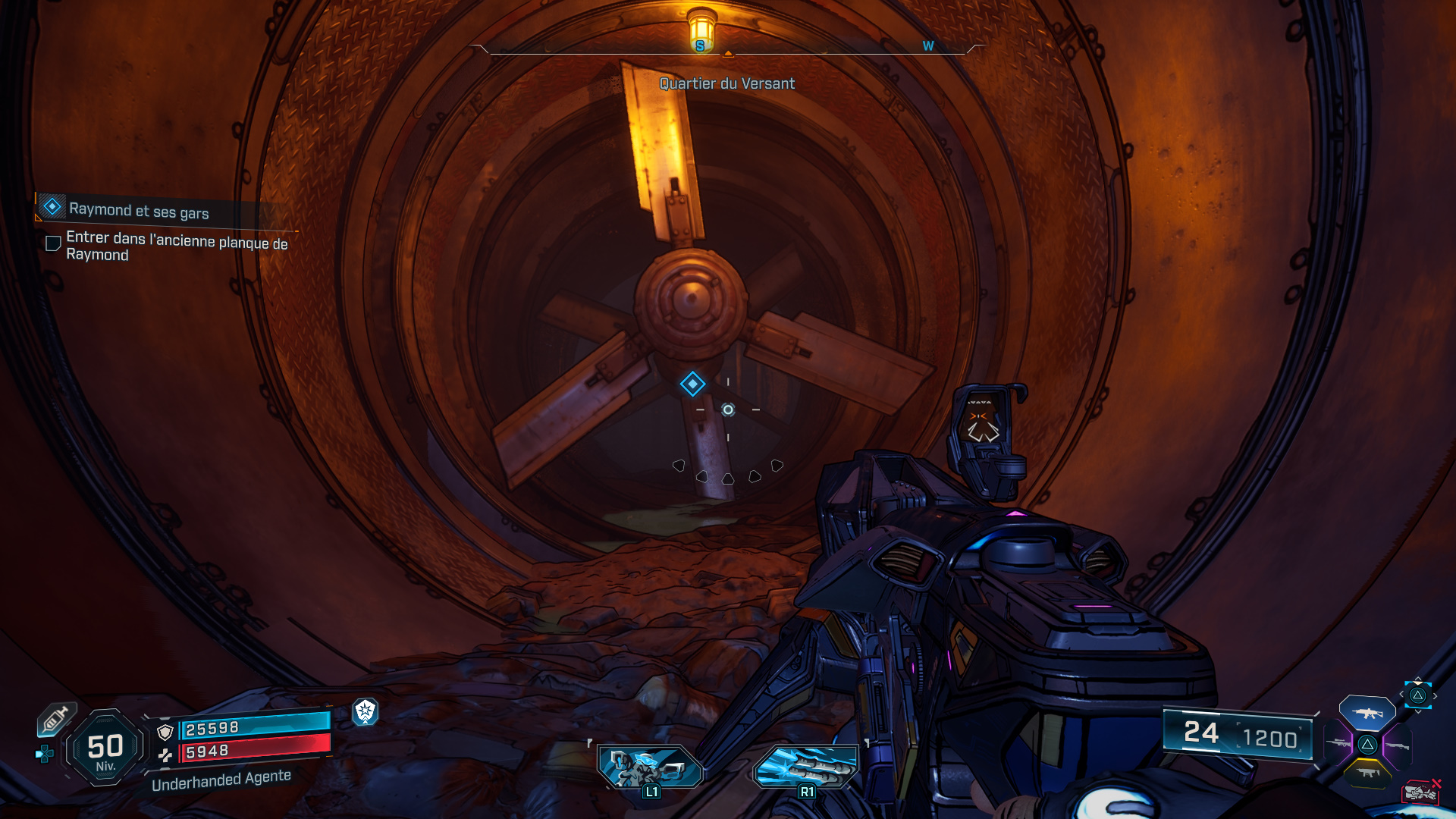
Task: Select the Quartier du Versant location label
Action: pos(726,84)
